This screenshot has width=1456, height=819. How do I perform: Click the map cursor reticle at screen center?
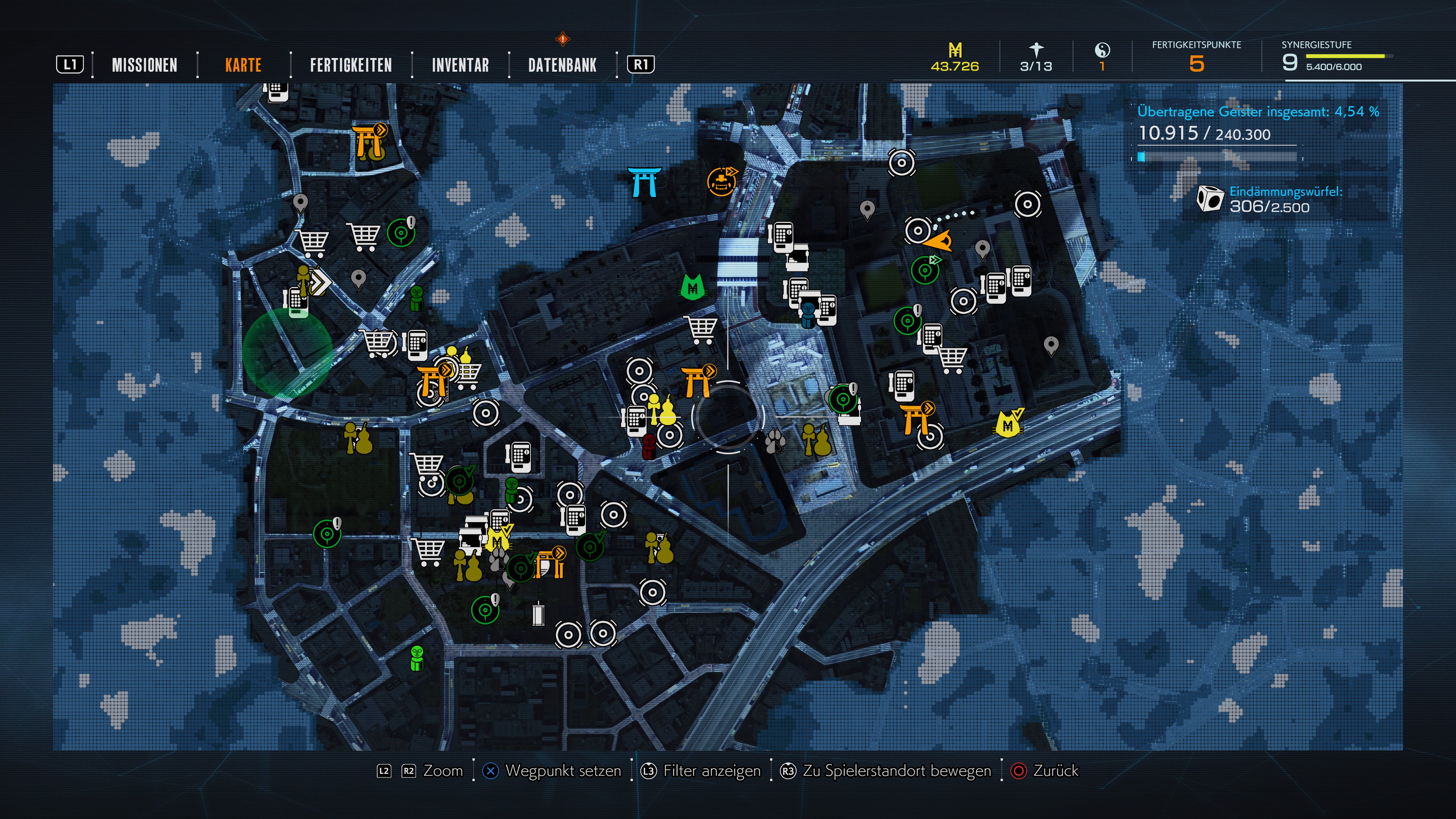pos(729,417)
